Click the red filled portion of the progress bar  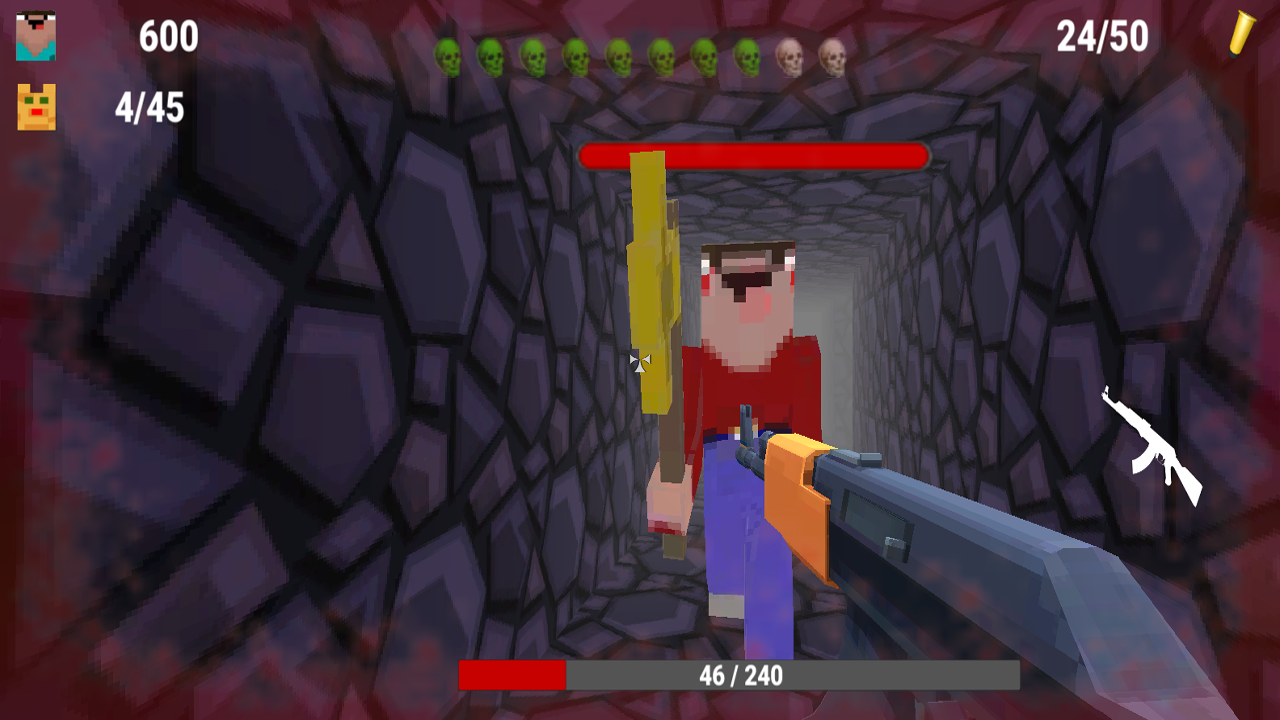(x=510, y=676)
